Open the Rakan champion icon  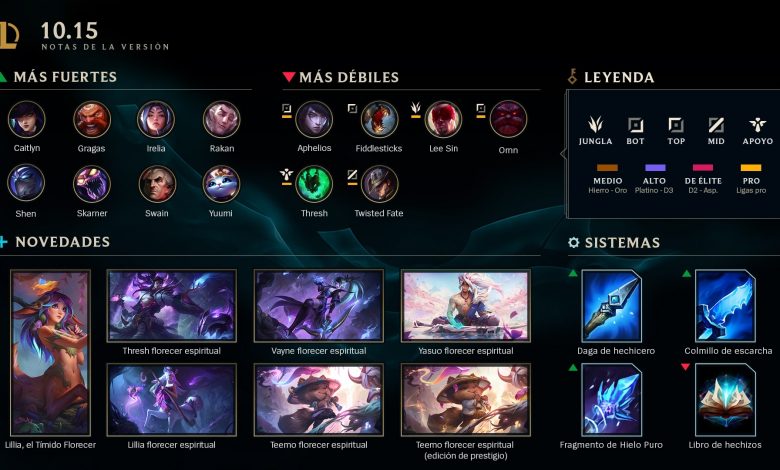[221, 119]
